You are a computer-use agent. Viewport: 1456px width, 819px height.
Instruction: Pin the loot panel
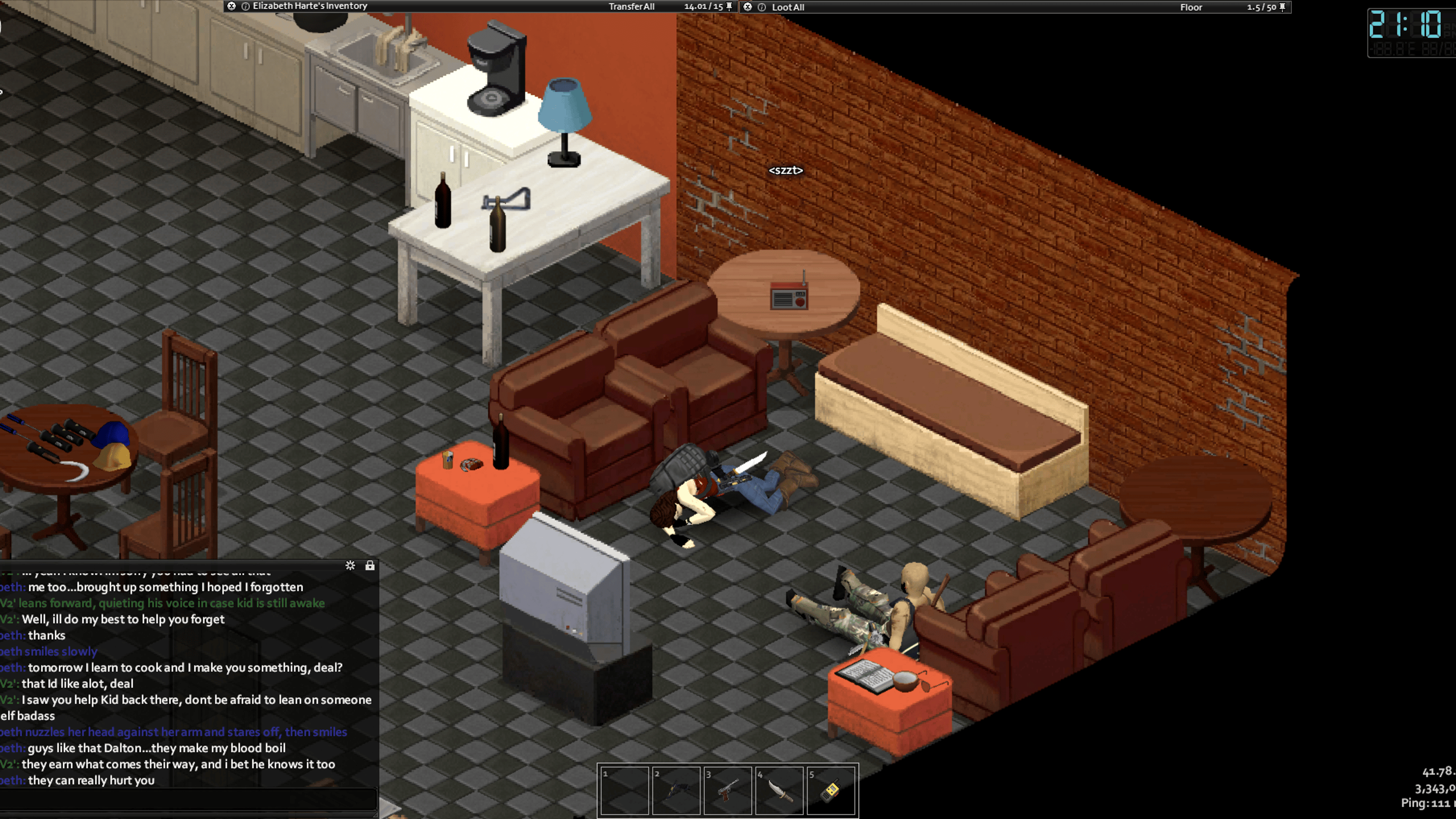point(1283,7)
